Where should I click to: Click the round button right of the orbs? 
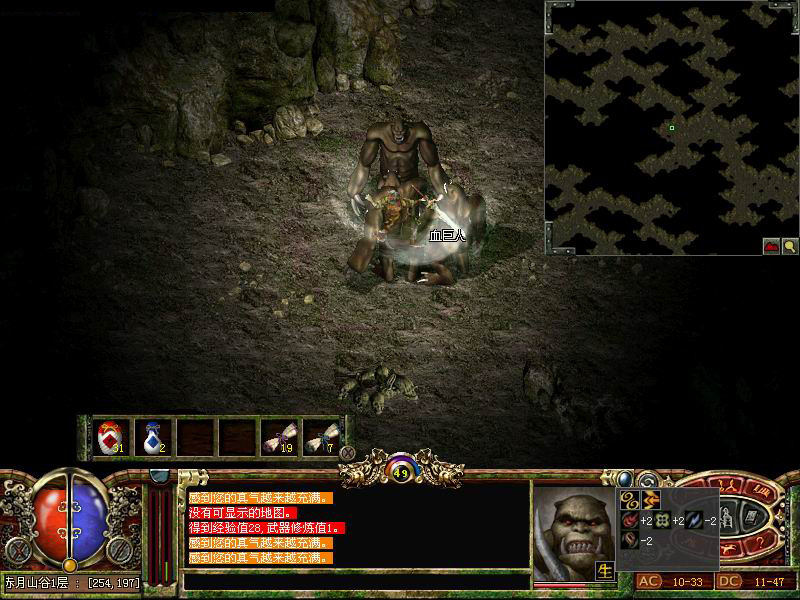(x=118, y=549)
